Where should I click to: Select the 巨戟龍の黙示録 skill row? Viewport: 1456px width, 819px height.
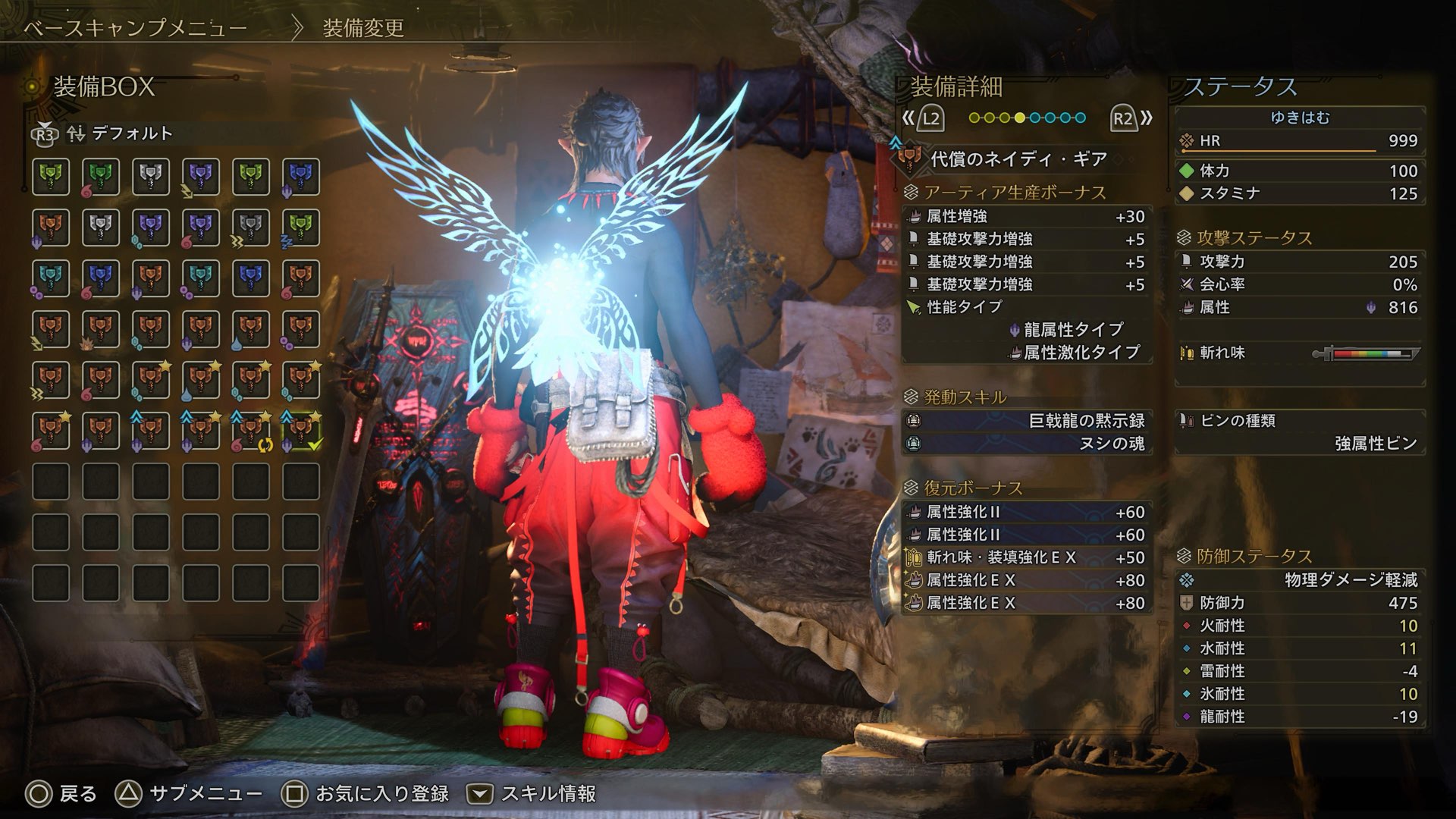[1027, 421]
